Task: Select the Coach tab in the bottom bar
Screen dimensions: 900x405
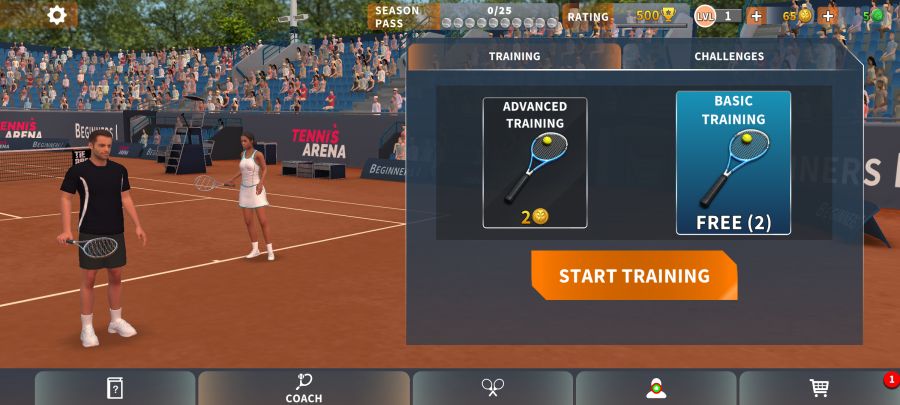Action: click(303, 388)
